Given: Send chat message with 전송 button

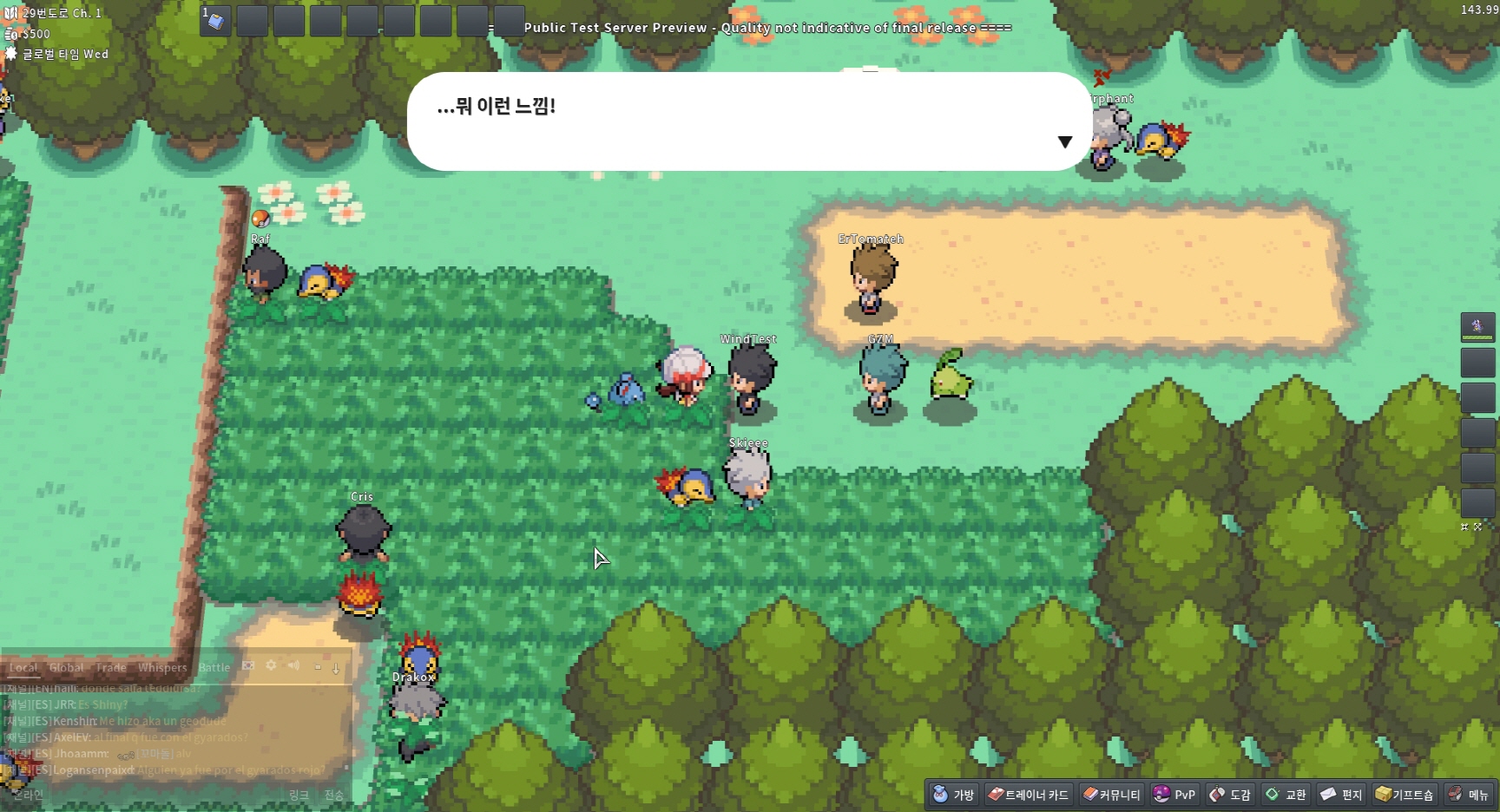Looking at the screenshot, I should pyautogui.click(x=333, y=795).
